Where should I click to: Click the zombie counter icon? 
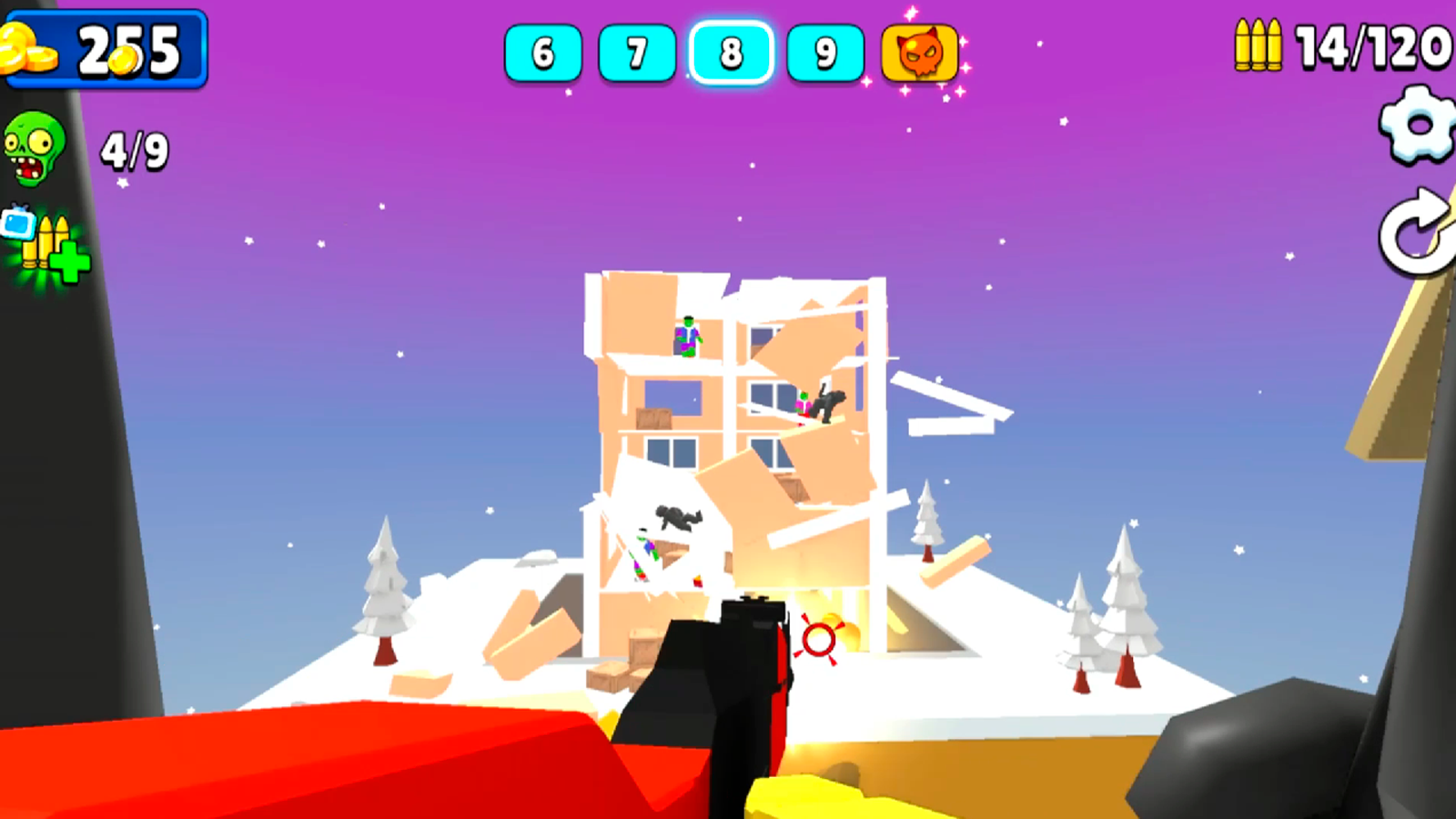point(35,146)
